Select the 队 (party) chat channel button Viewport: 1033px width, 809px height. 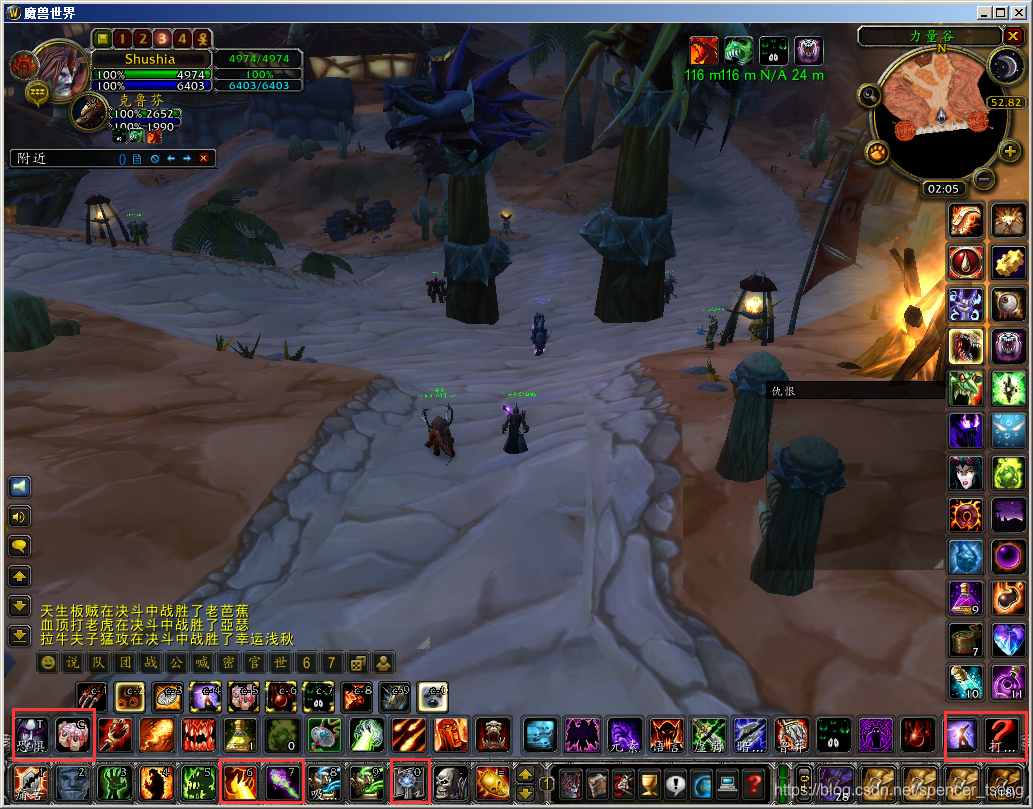(98, 663)
